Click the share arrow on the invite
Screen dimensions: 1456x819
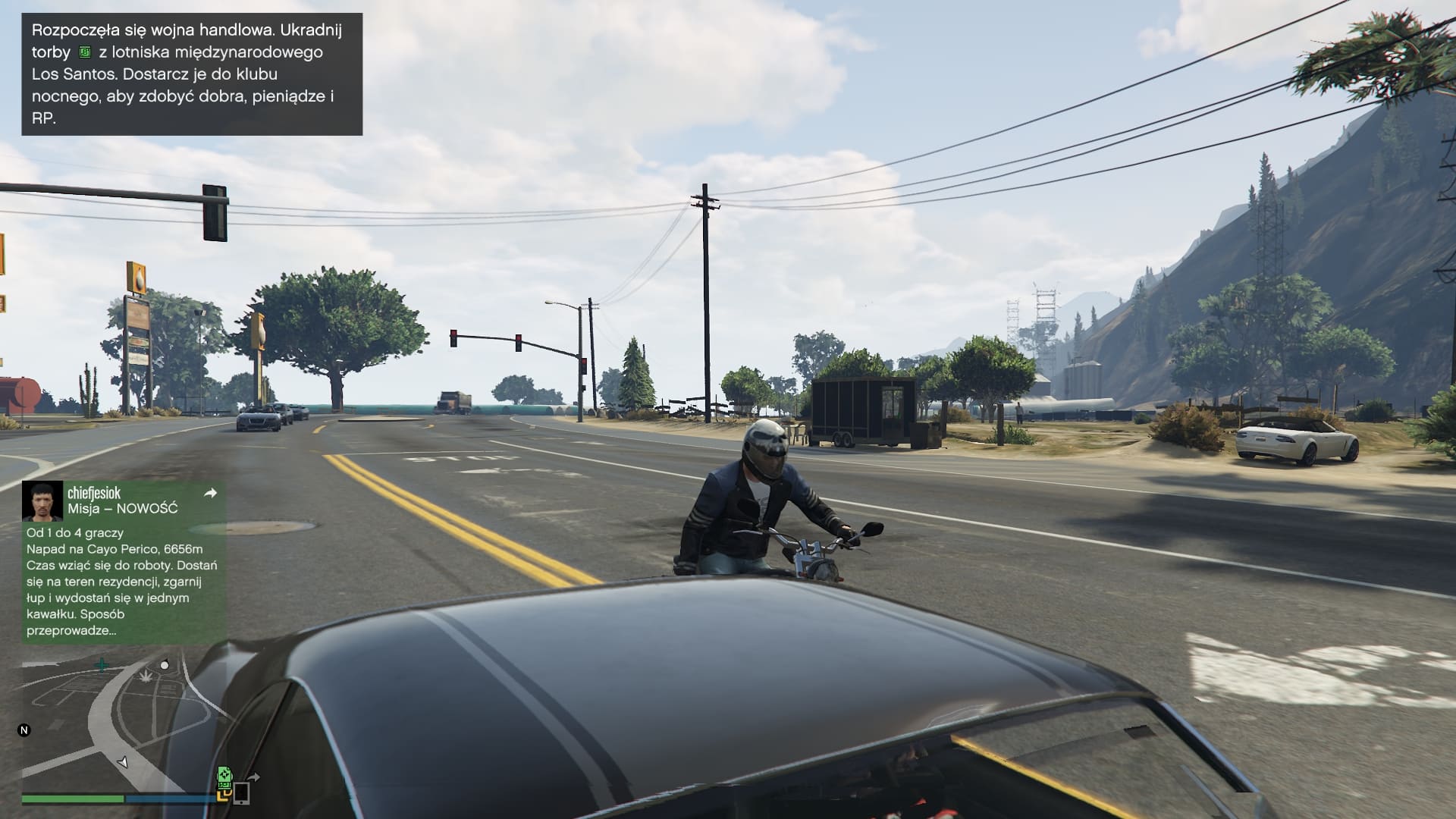pyautogui.click(x=211, y=493)
